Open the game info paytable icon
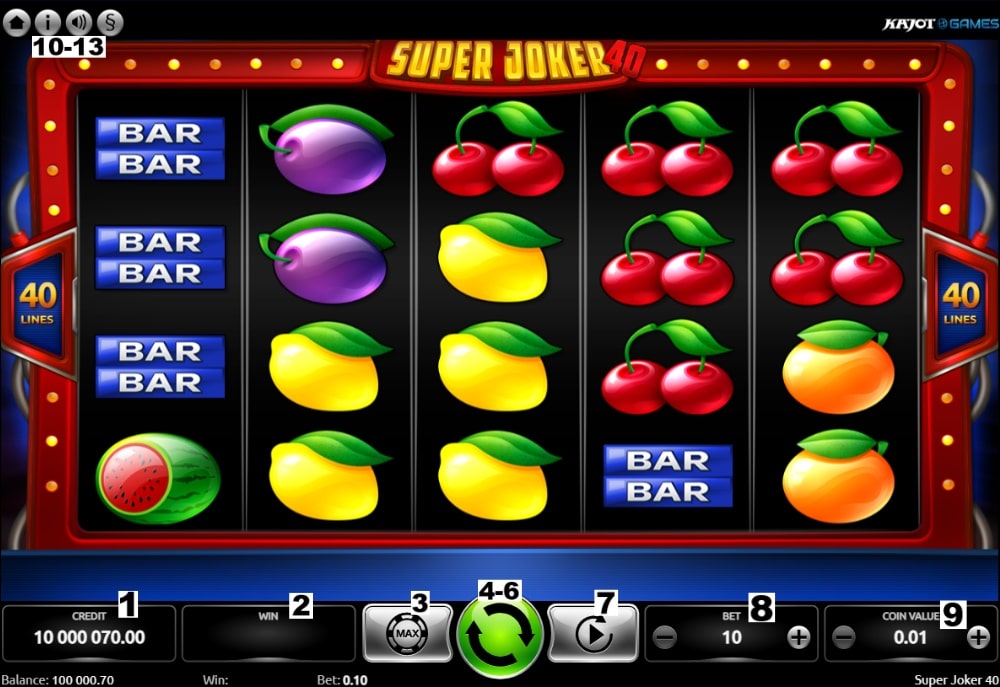 [x=47, y=21]
